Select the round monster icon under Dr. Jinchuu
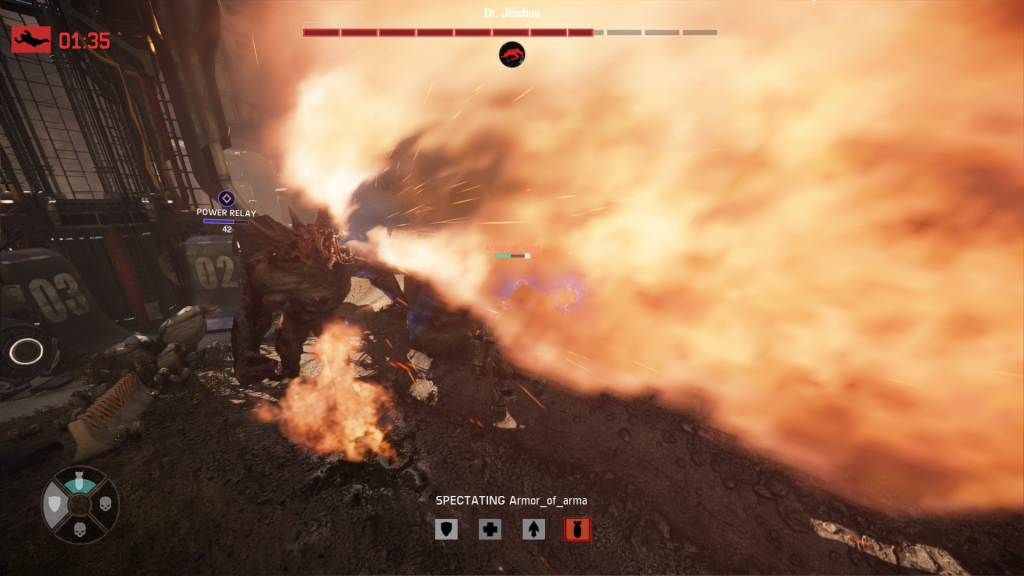The height and width of the screenshot is (576, 1024). click(x=512, y=55)
